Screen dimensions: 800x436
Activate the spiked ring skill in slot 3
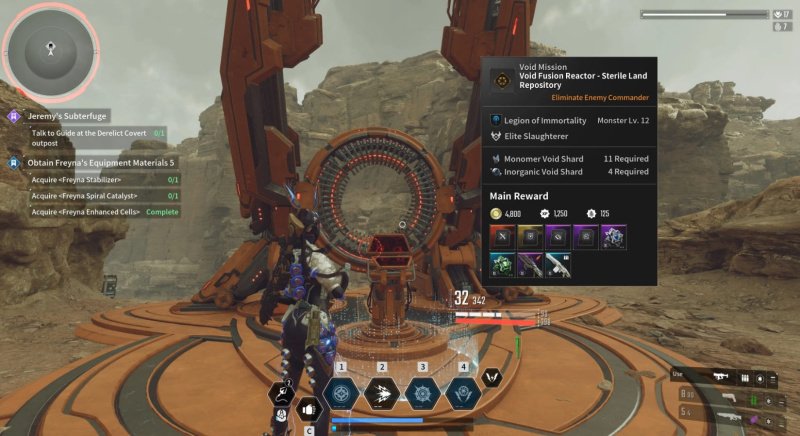point(422,393)
